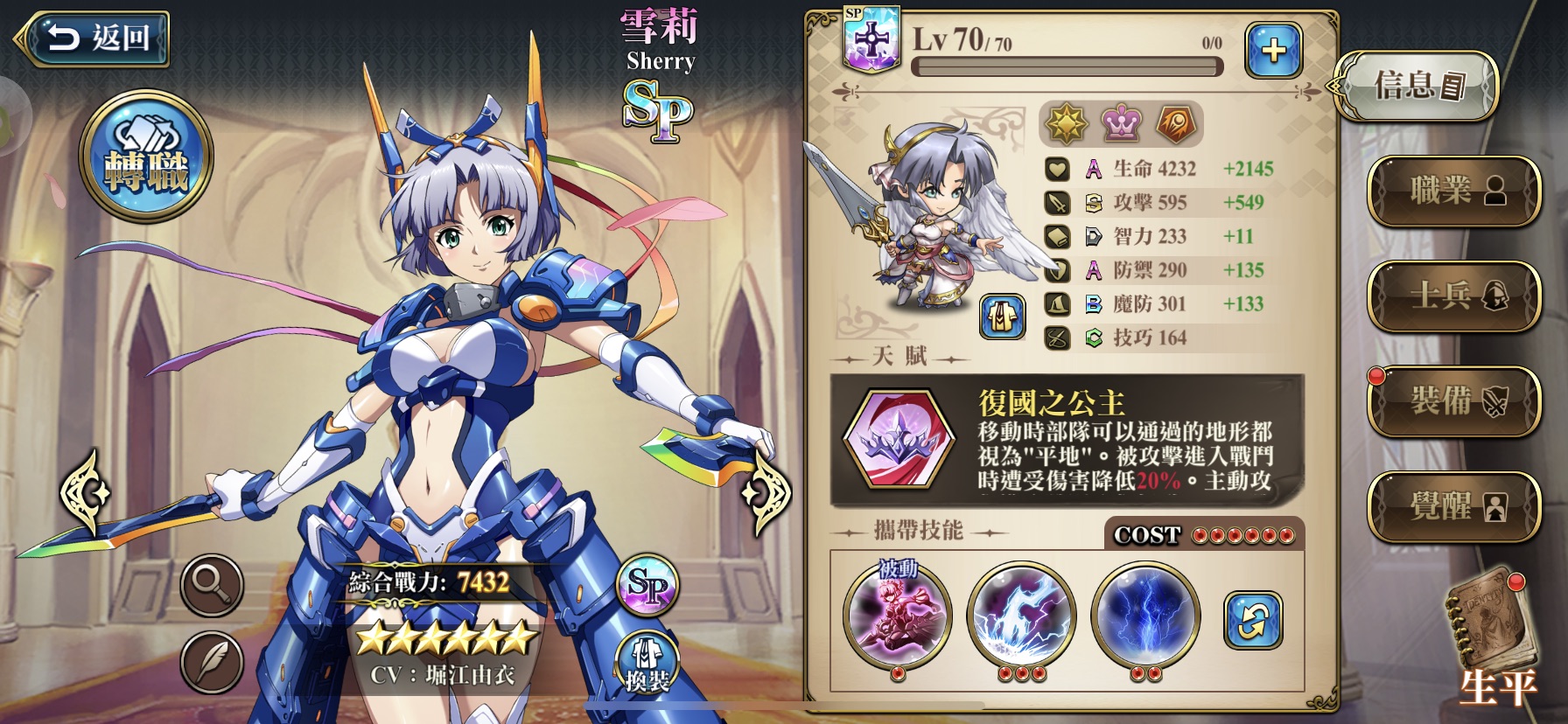View the previous hero with left arrow

pos(86,491)
